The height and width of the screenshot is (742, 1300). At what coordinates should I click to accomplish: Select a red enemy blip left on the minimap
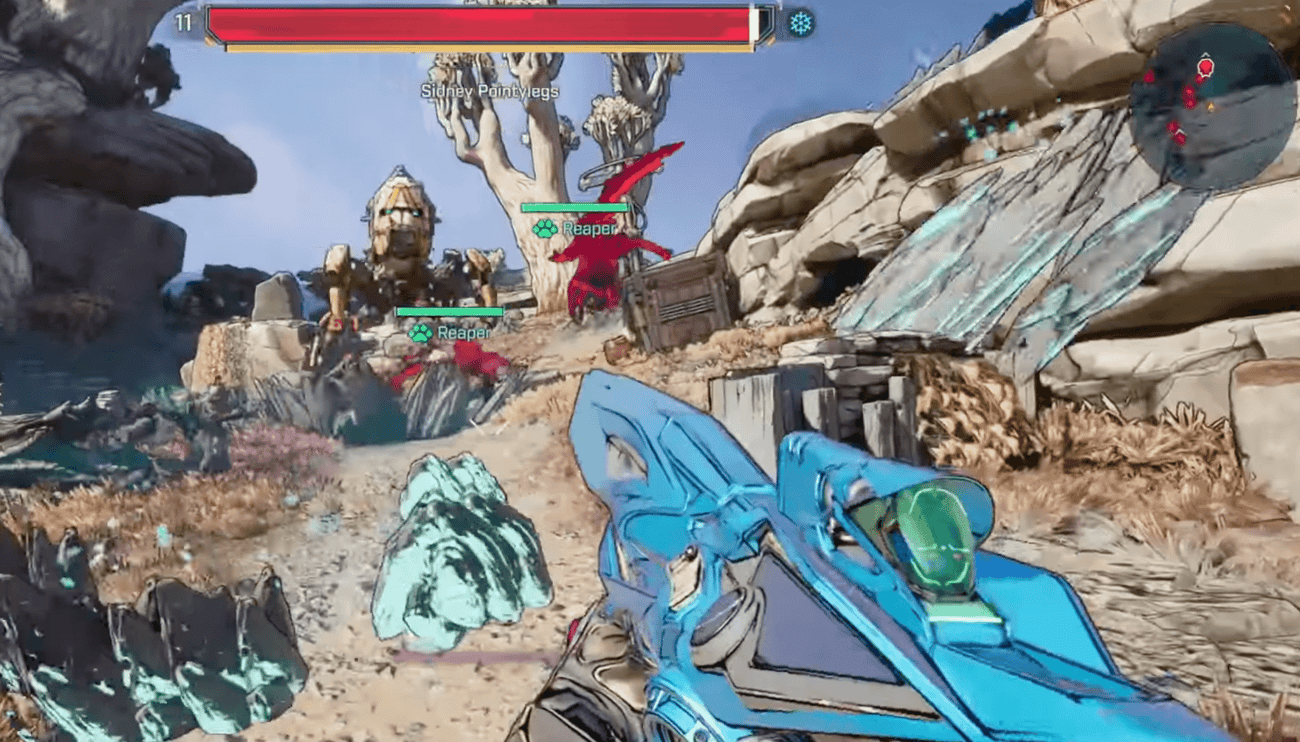pyautogui.click(x=1149, y=77)
